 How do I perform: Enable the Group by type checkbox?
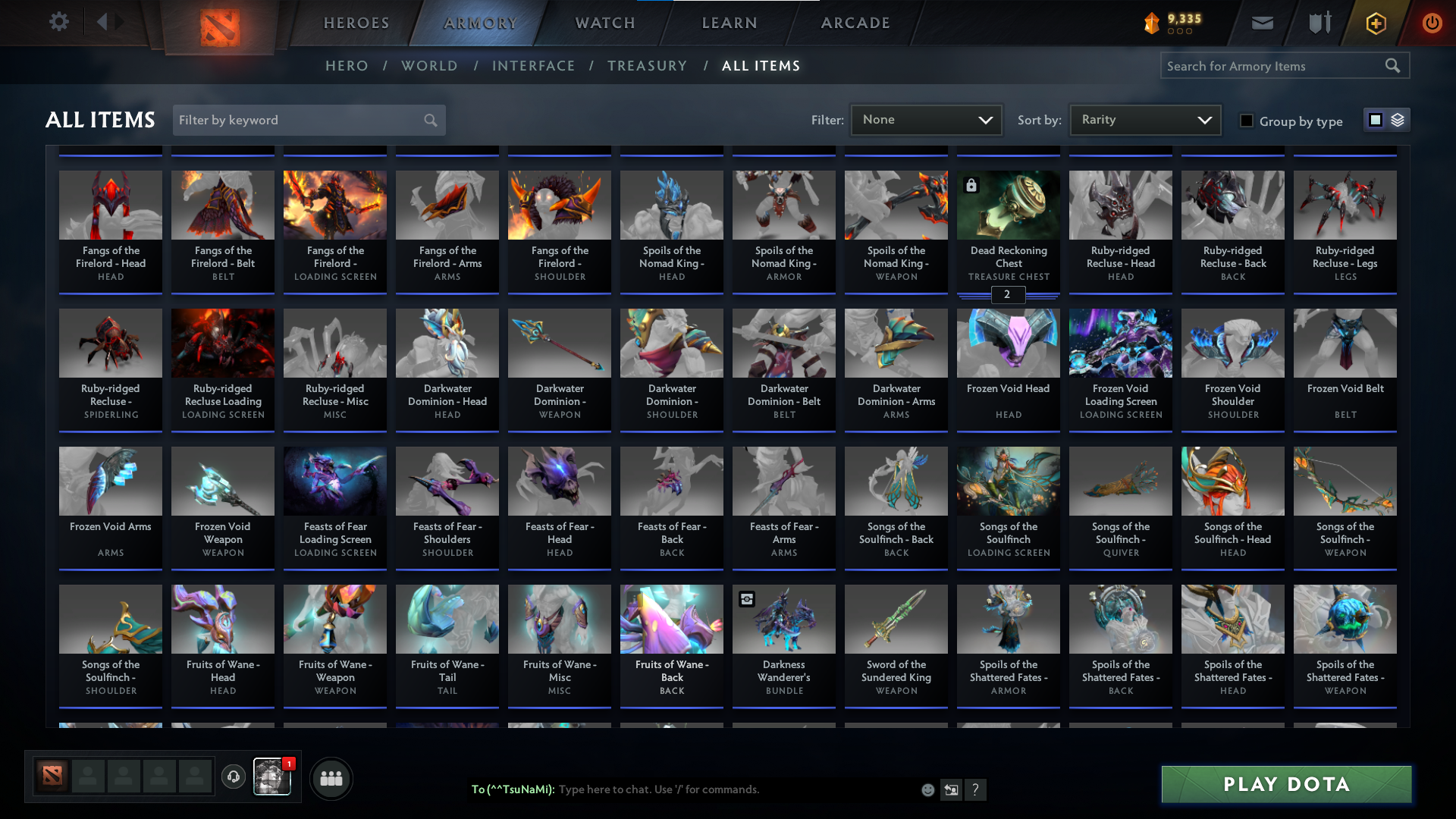(x=1246, y=121)
